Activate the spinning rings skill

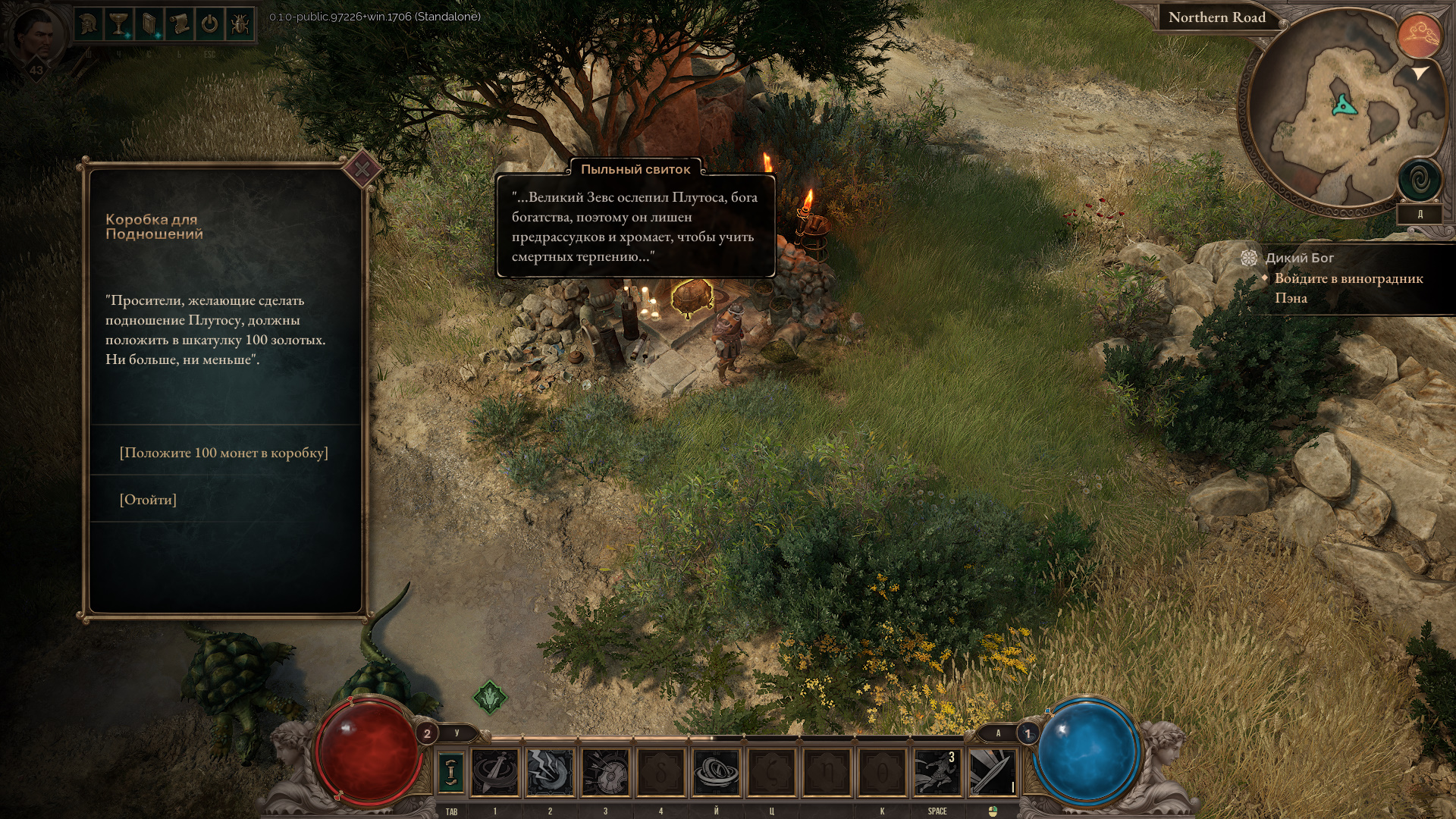point(716,772)
